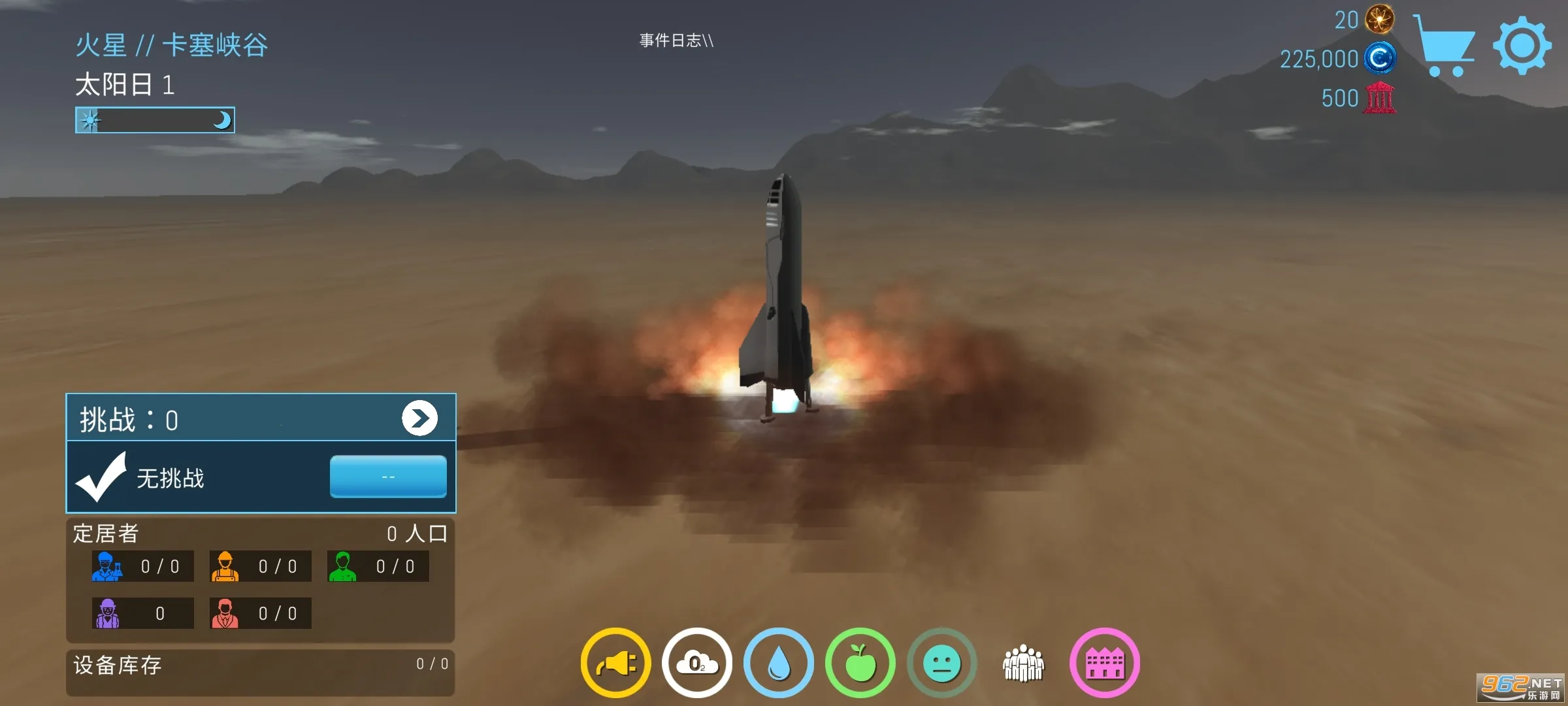Select the purple settler category icon

106,613
